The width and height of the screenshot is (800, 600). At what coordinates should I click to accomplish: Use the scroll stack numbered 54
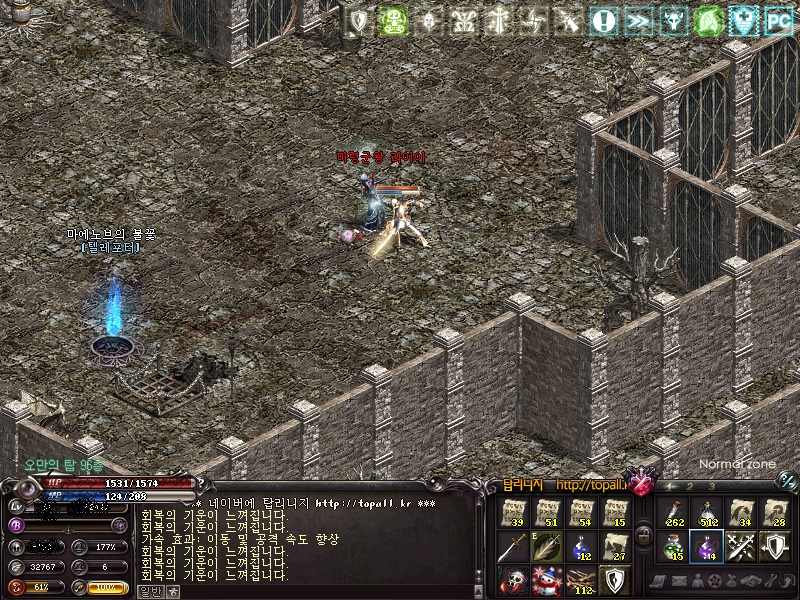[582, 513]
